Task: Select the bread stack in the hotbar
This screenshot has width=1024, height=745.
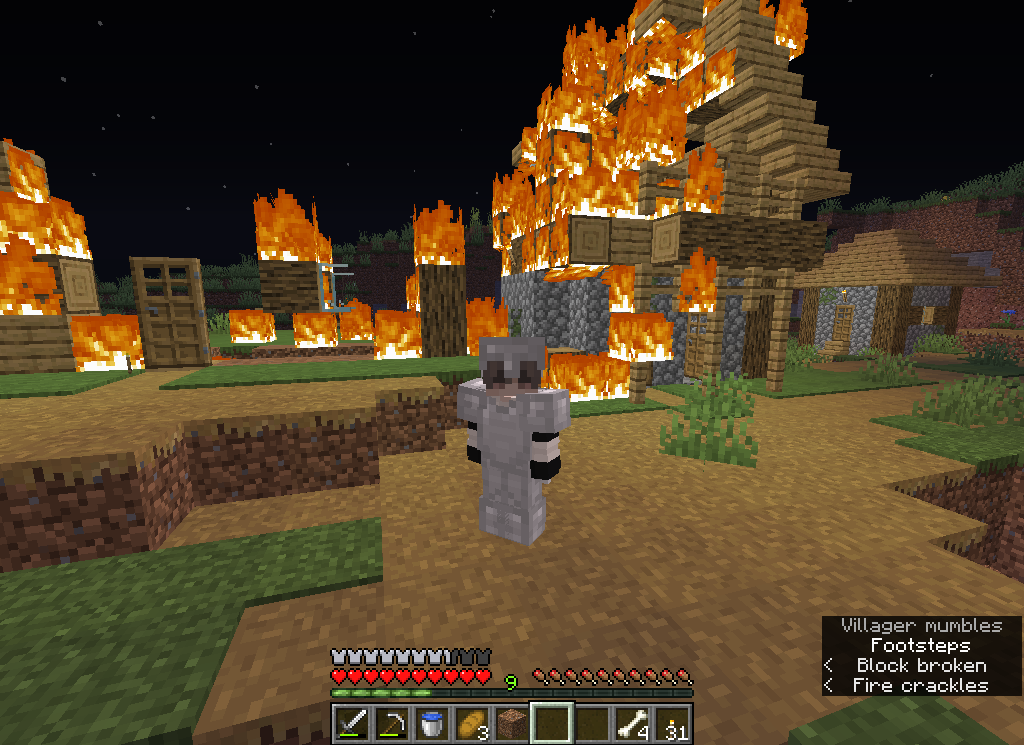Action: pyautogui.click(x=472, y=722)
